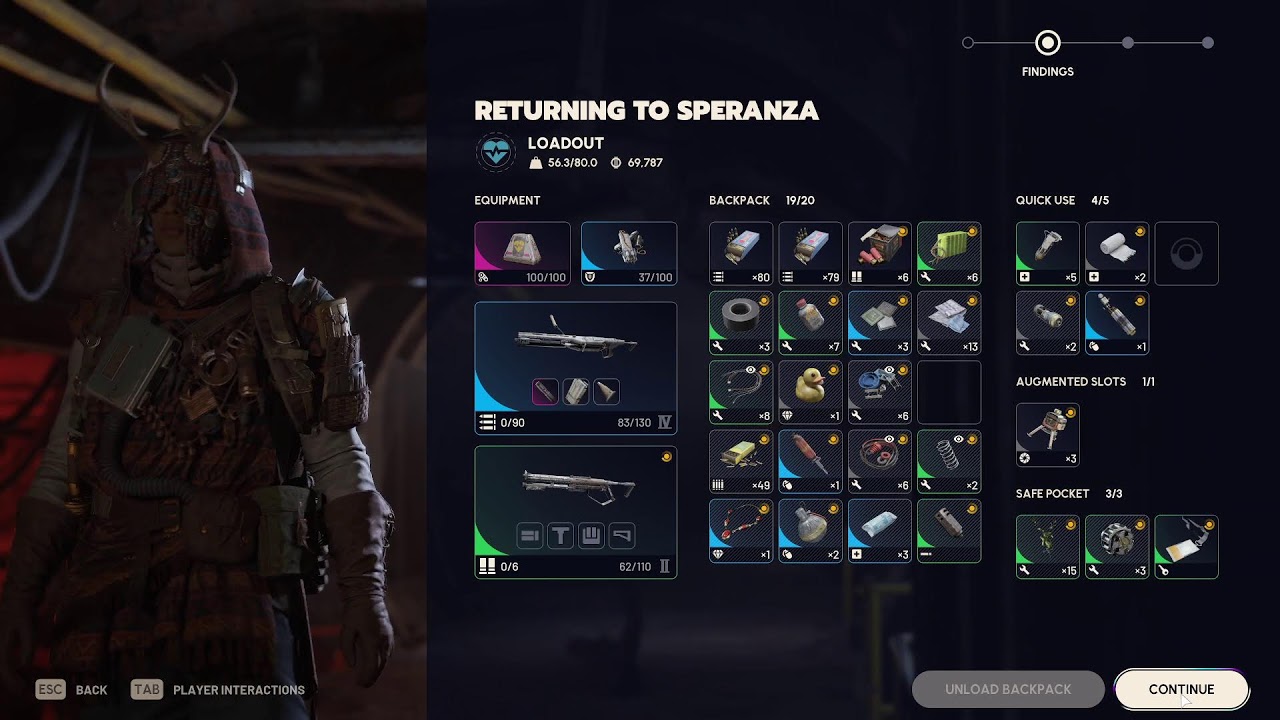Select the glass flask item stack x2
This screenshot has height=720, width=1280.
tap(810, 531)
